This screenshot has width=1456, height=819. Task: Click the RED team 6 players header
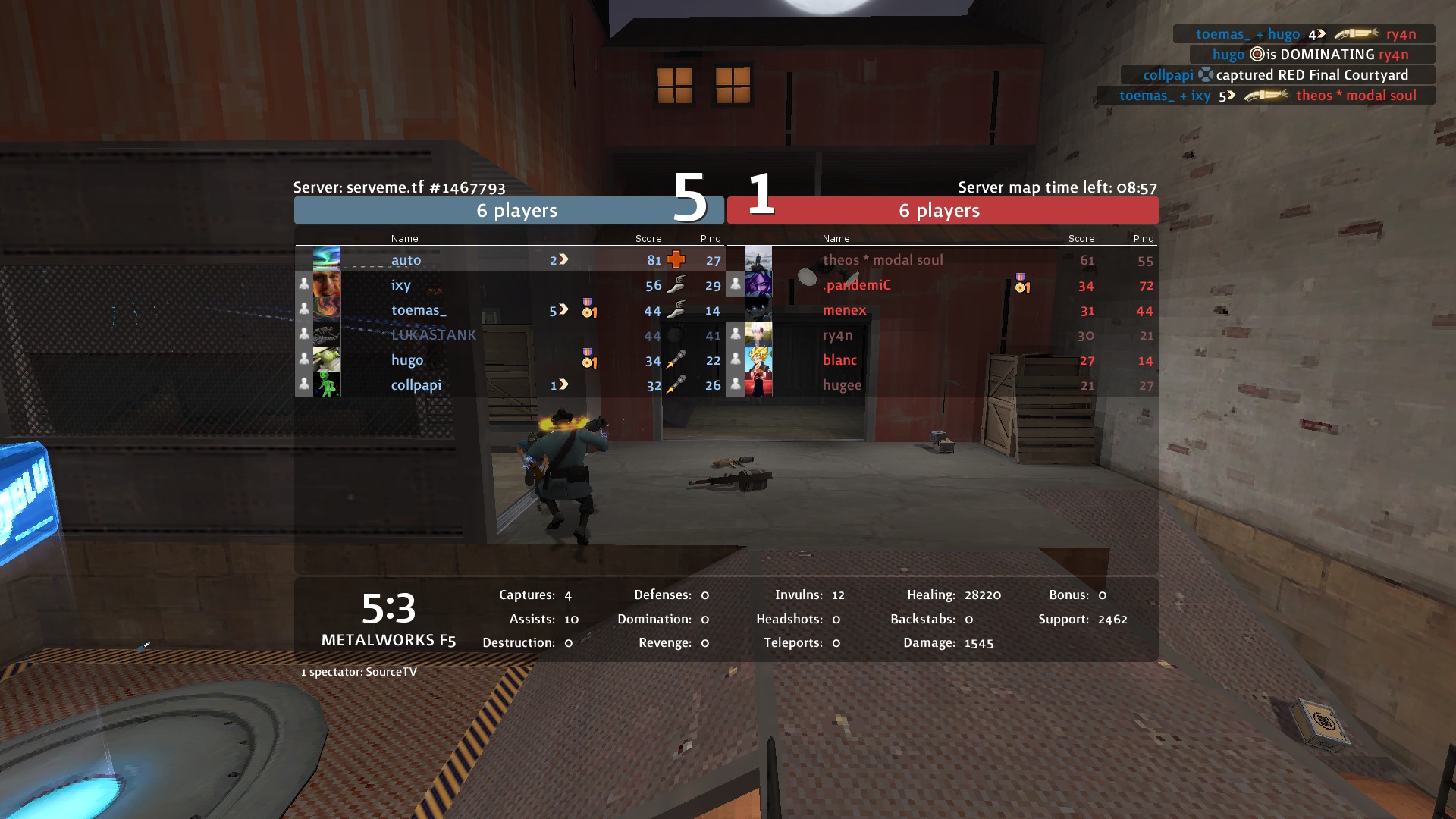940,211
